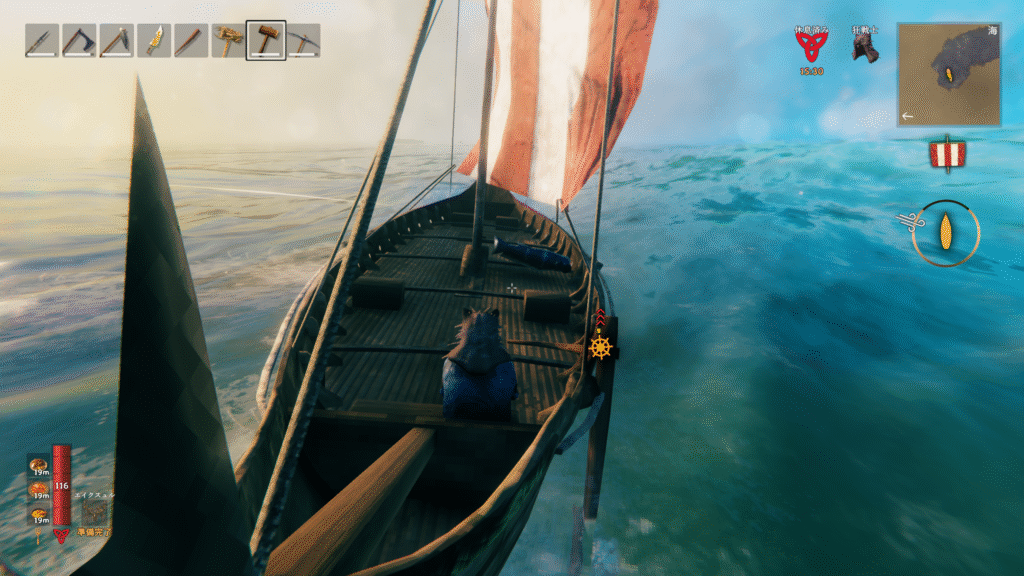Select the wooden club hotbar slot
The height and width of the screenshot is (576, 1024).
(x=191, y=41)
